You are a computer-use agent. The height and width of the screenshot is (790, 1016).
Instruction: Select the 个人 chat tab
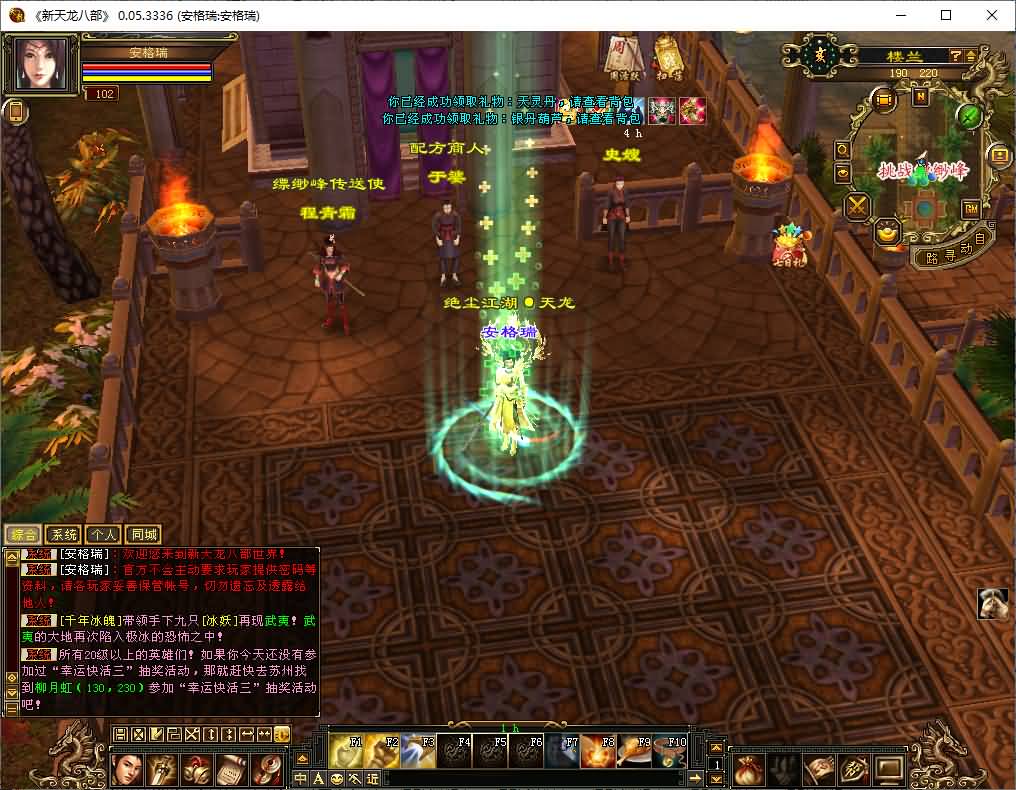[x=103, y=535]
